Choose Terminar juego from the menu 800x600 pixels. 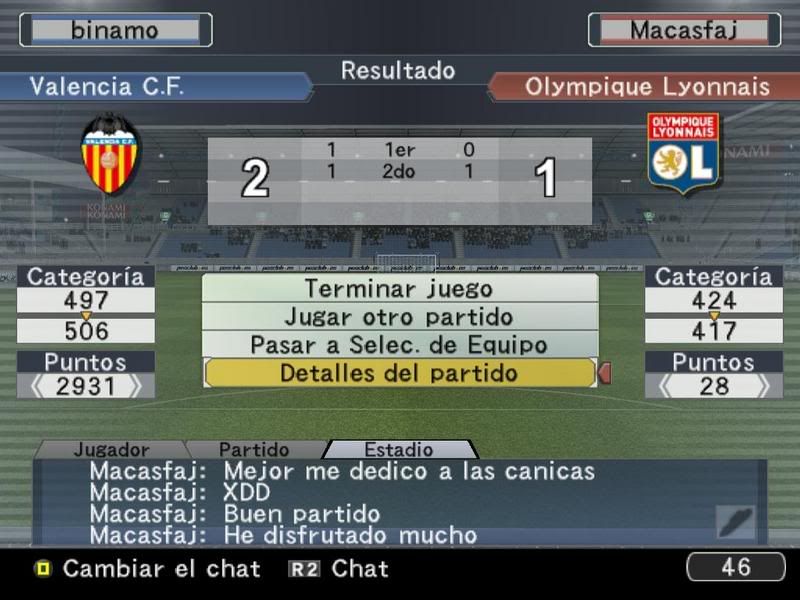click(x=399, y=289)
